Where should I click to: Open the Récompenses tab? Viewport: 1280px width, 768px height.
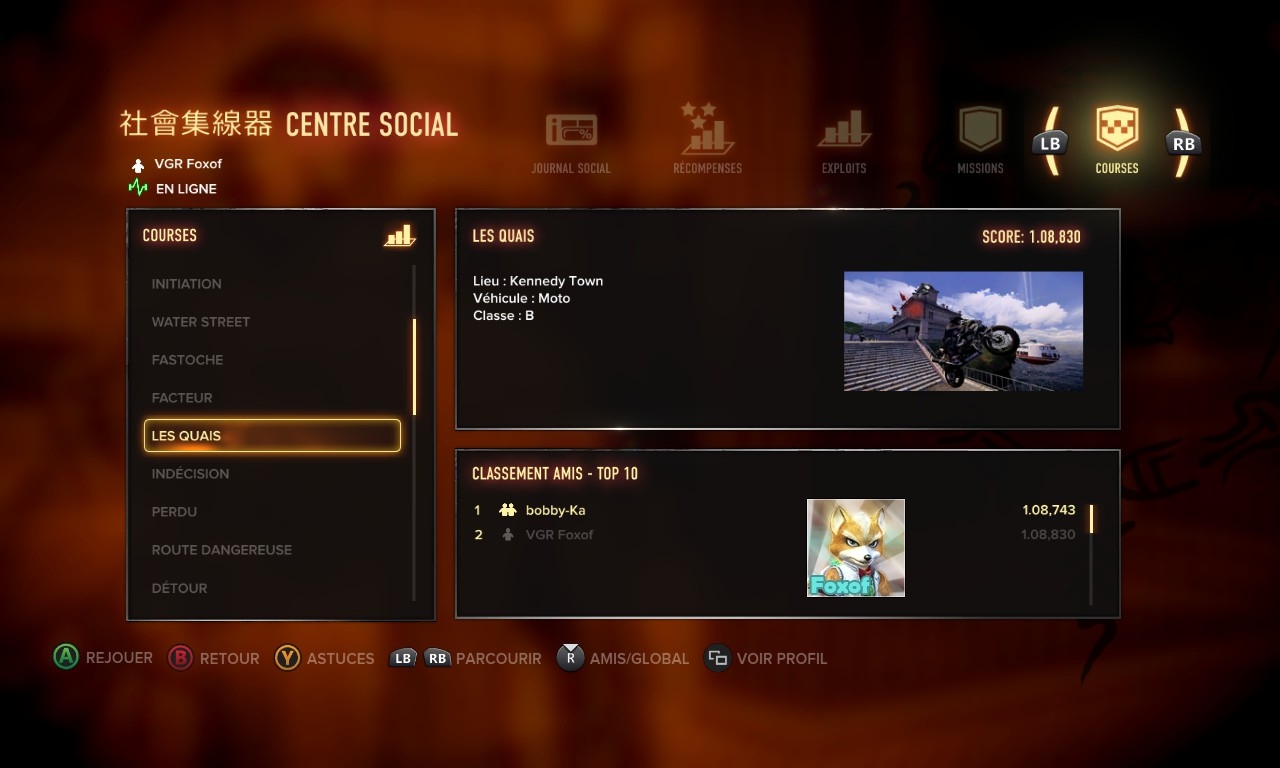tap(707, 142)
